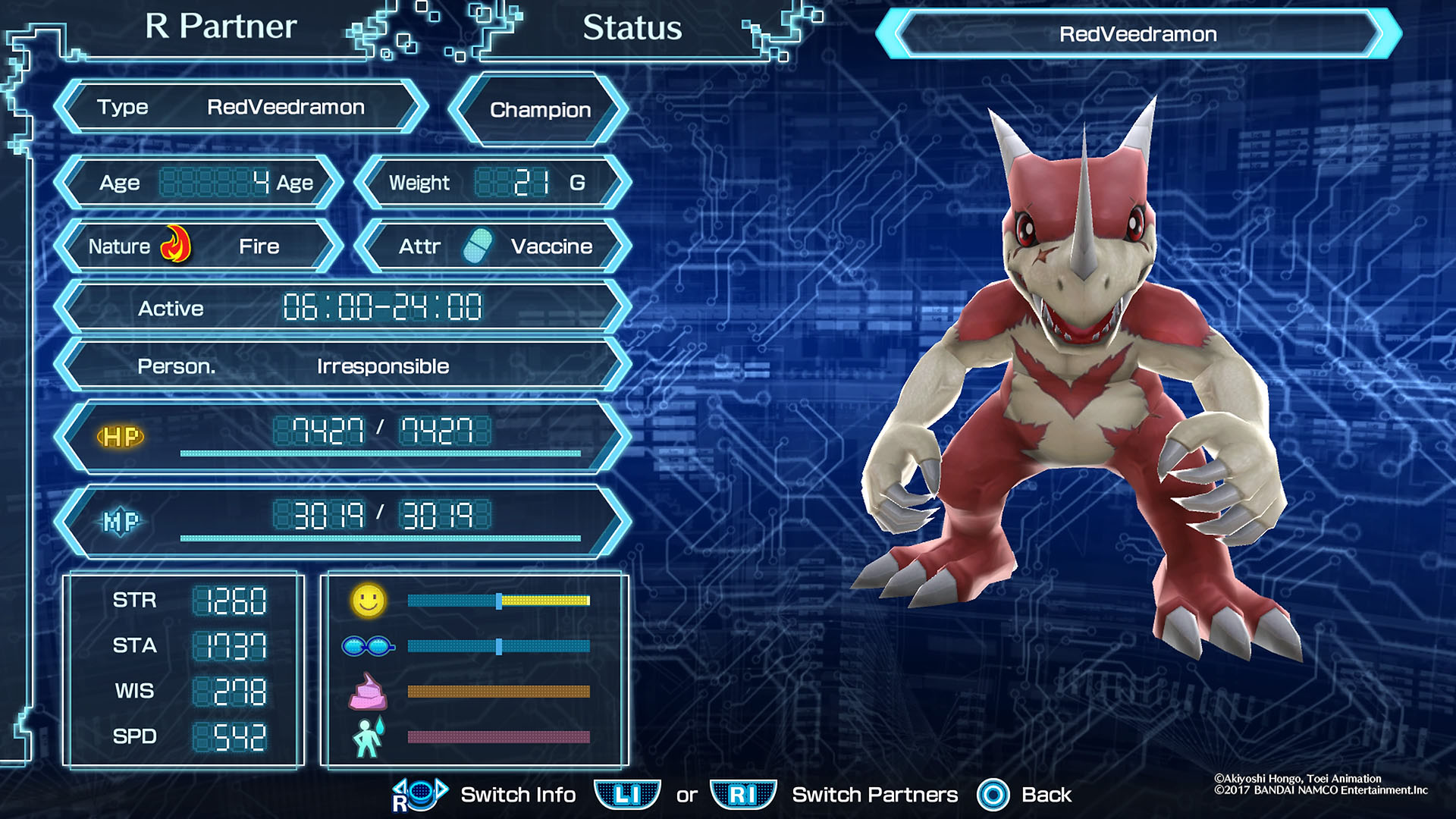Screen dimensions: 1456x819
Task: Click the Vaccine attribute pill icon
Action: click(477, 246)
